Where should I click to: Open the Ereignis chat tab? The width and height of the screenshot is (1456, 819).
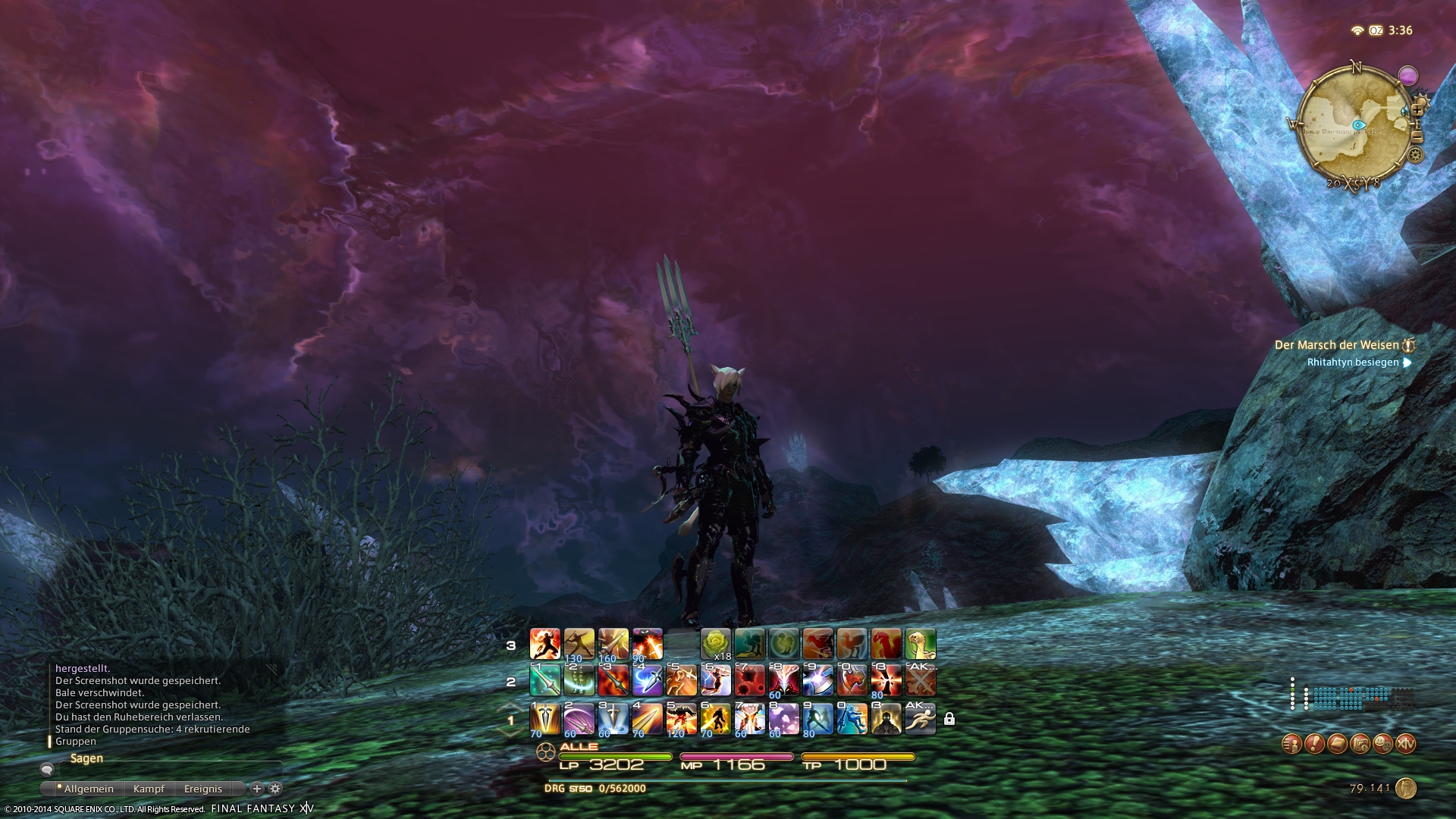click(x=203, y=789)
